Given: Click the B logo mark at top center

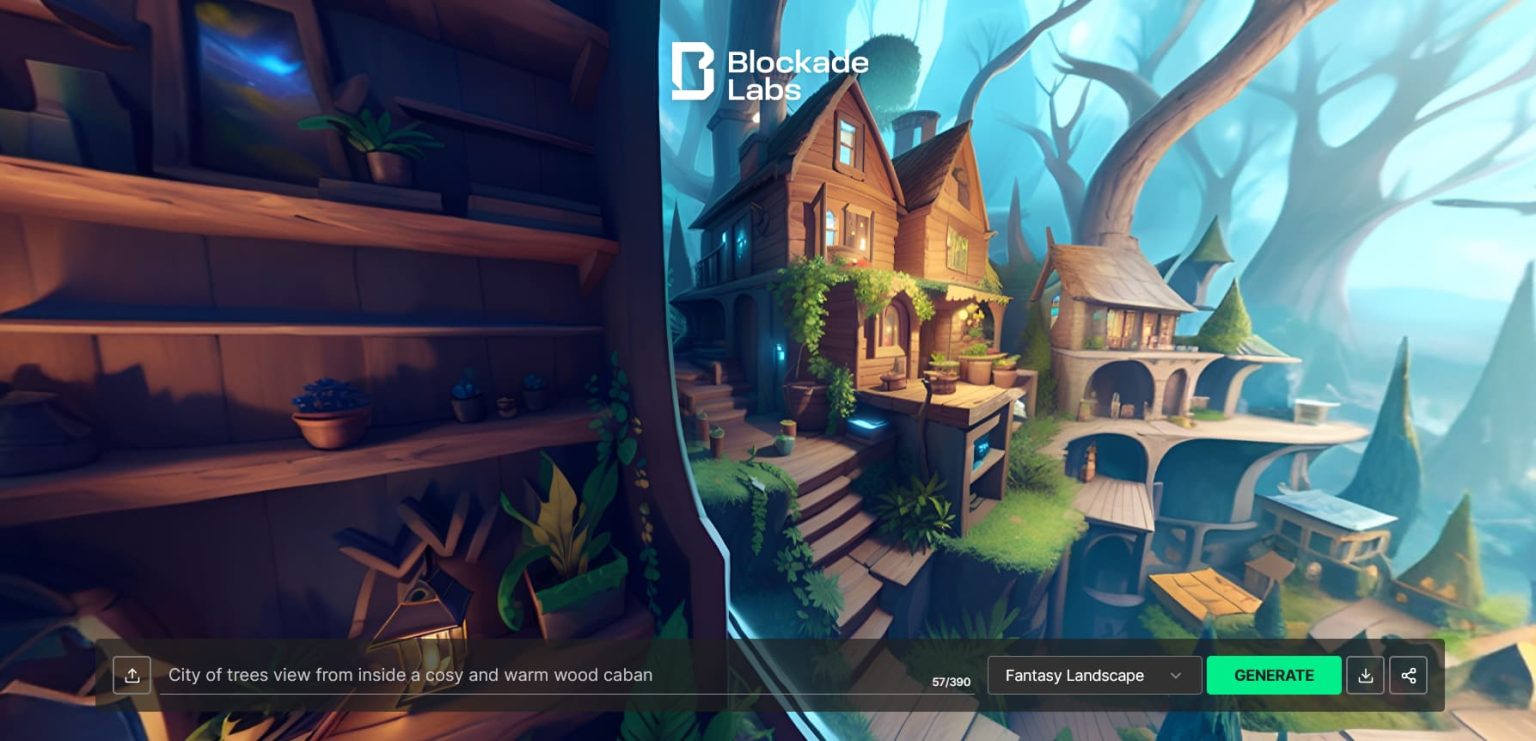Looking at the screenshot, I should [692, 69].
